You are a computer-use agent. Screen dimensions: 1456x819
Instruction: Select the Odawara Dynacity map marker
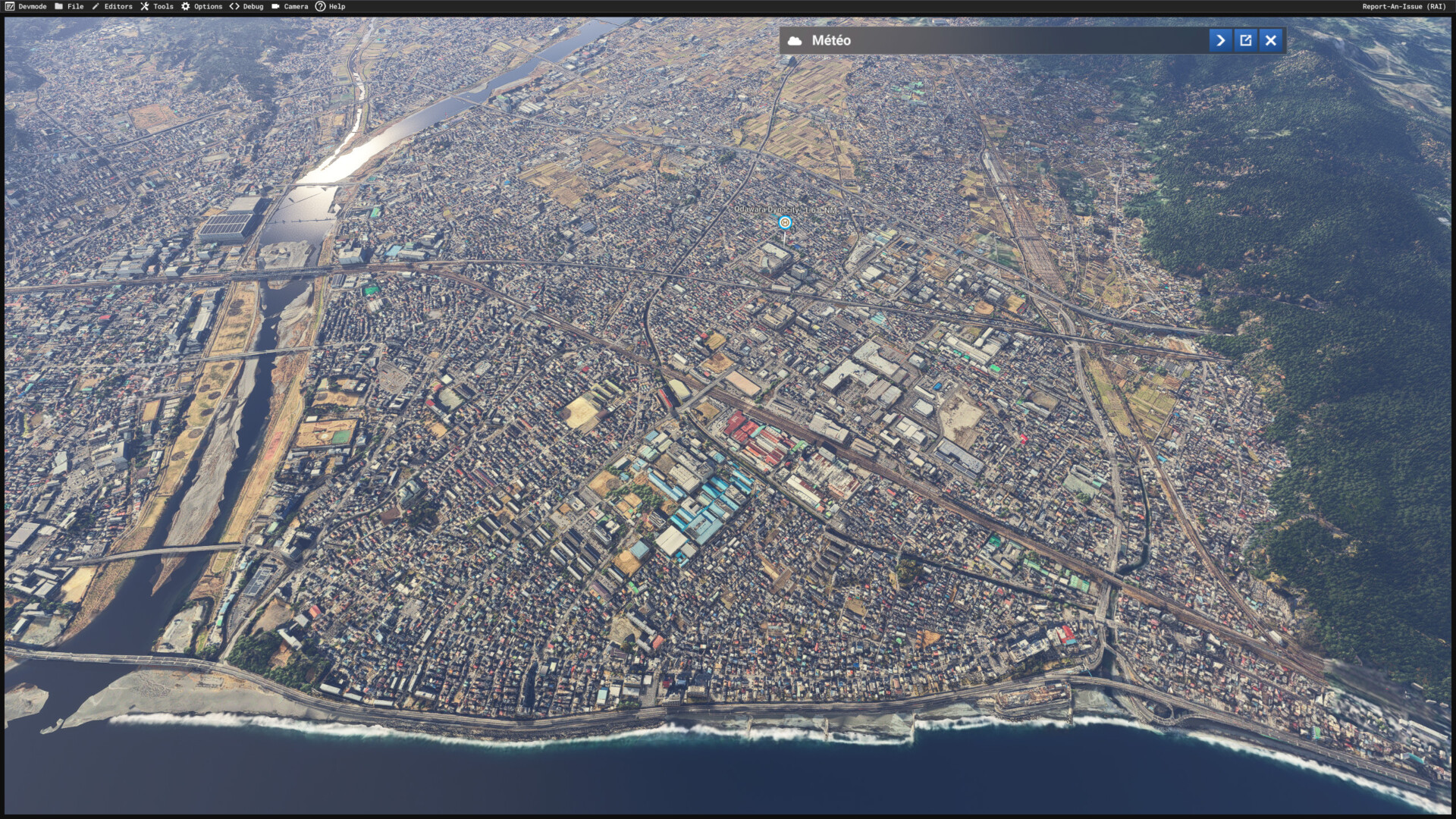(x=785, y=222)
